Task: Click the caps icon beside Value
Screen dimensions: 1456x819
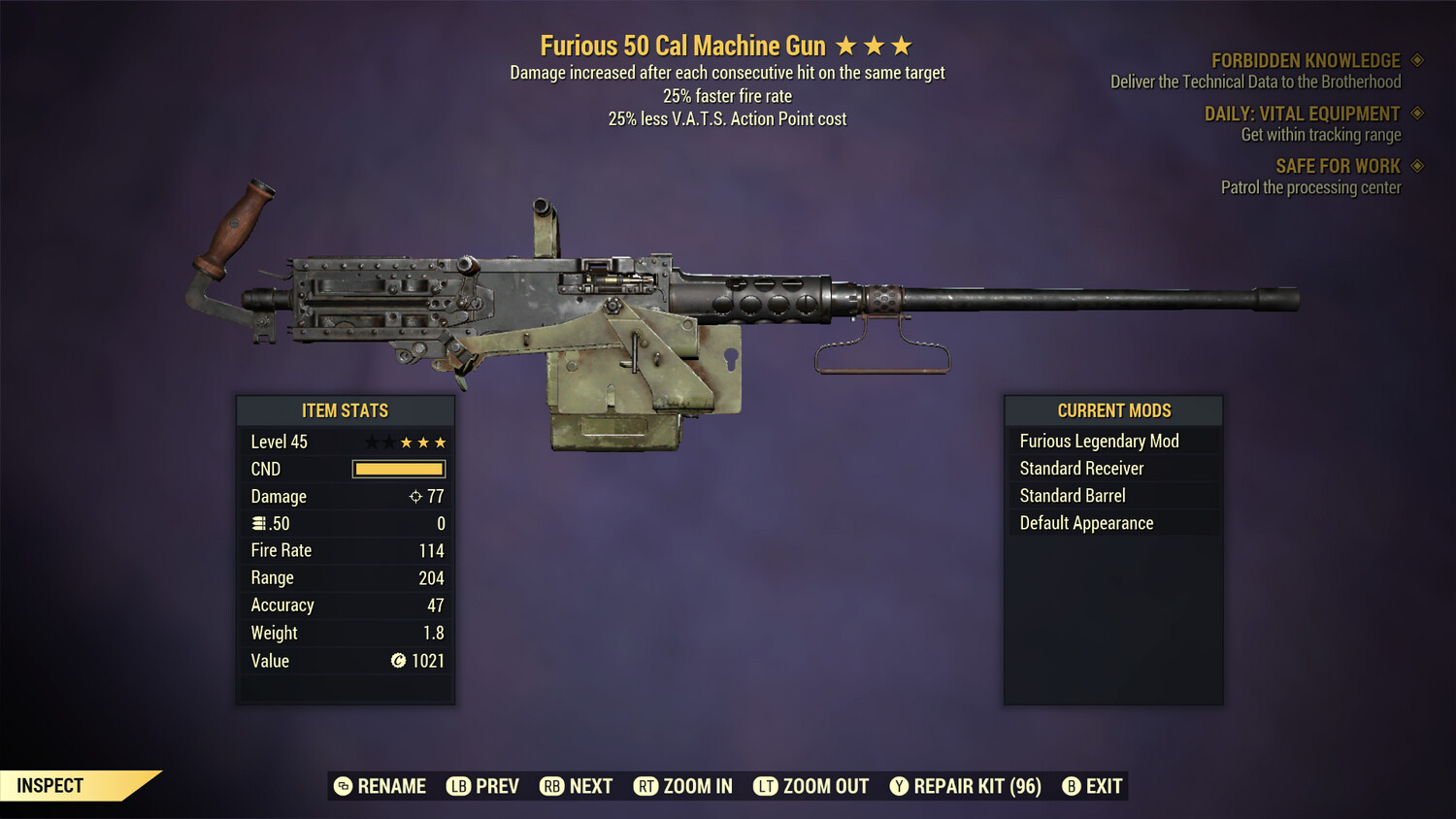Action: (397, 661)
